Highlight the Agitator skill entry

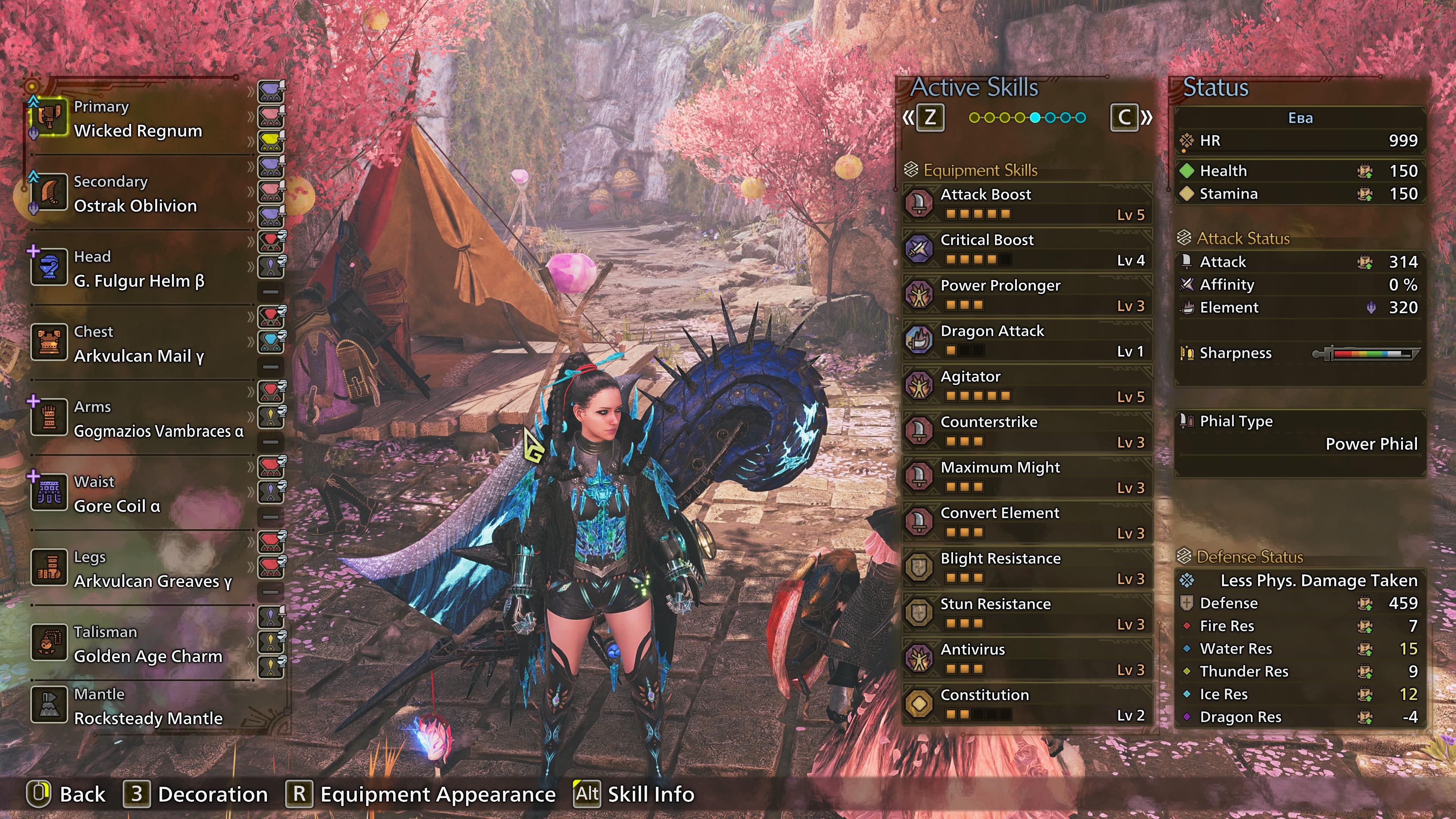pos(1027,386)
